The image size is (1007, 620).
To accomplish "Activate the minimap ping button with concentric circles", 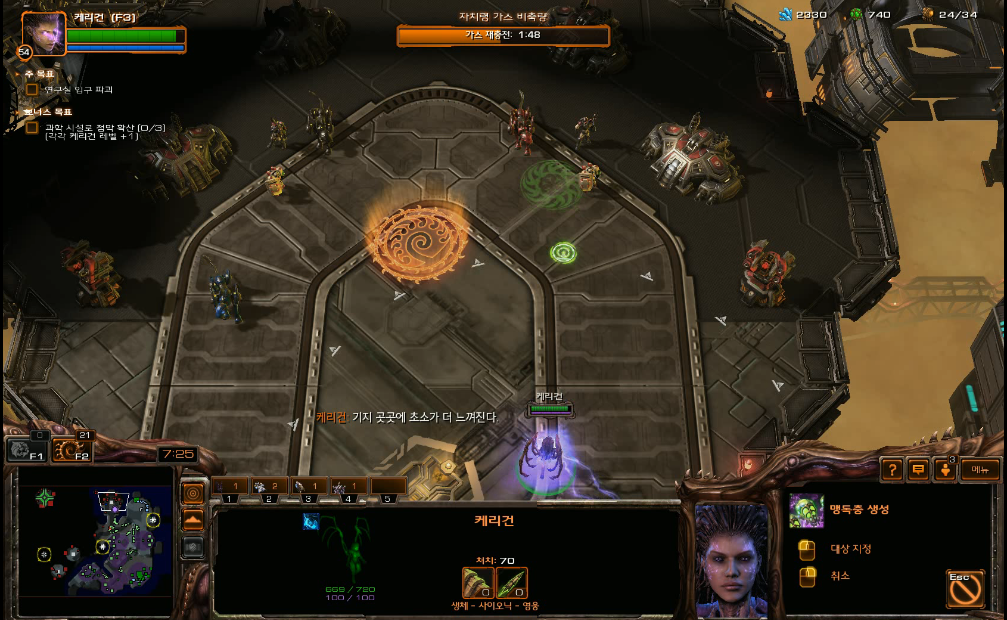I will (x=193, y=493).
